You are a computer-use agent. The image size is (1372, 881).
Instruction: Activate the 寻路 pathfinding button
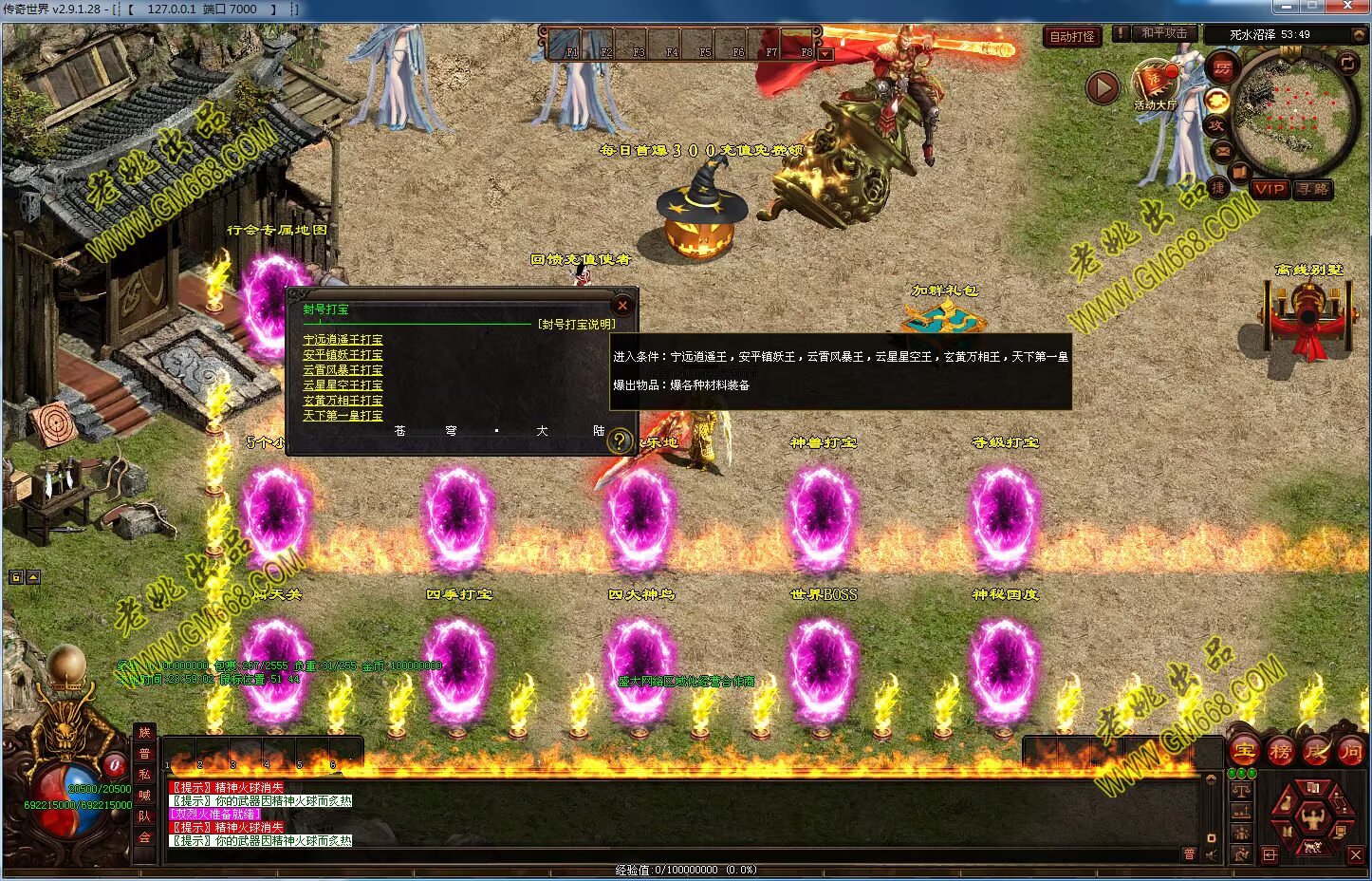click(x=1314, y=189)
